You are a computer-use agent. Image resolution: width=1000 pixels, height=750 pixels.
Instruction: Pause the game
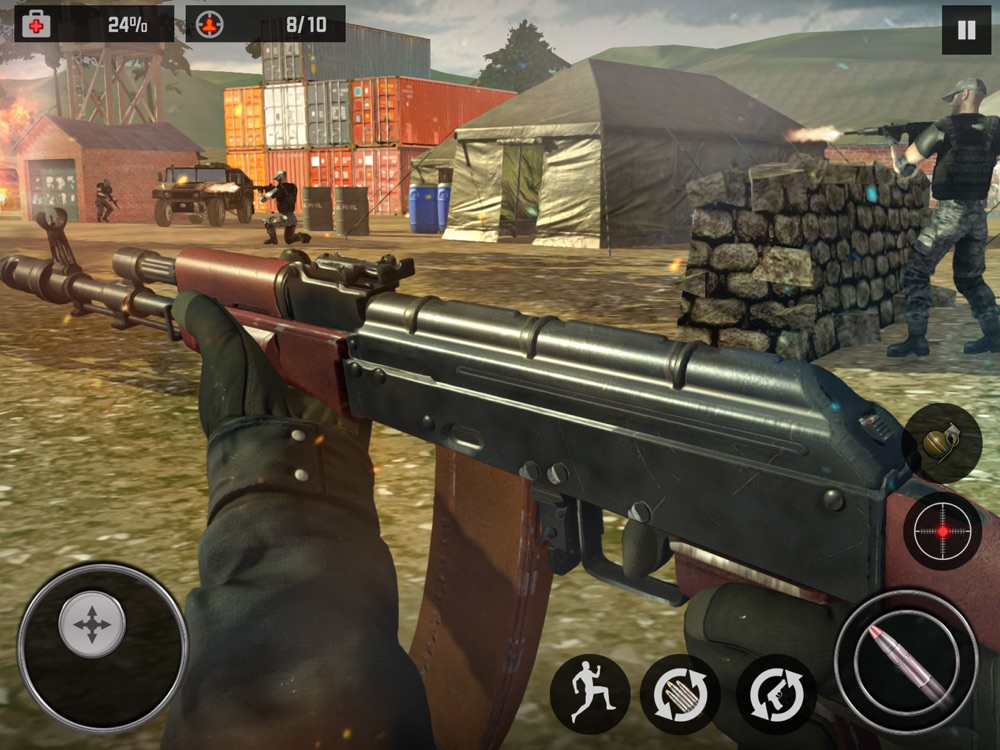(x=966, y=30)
